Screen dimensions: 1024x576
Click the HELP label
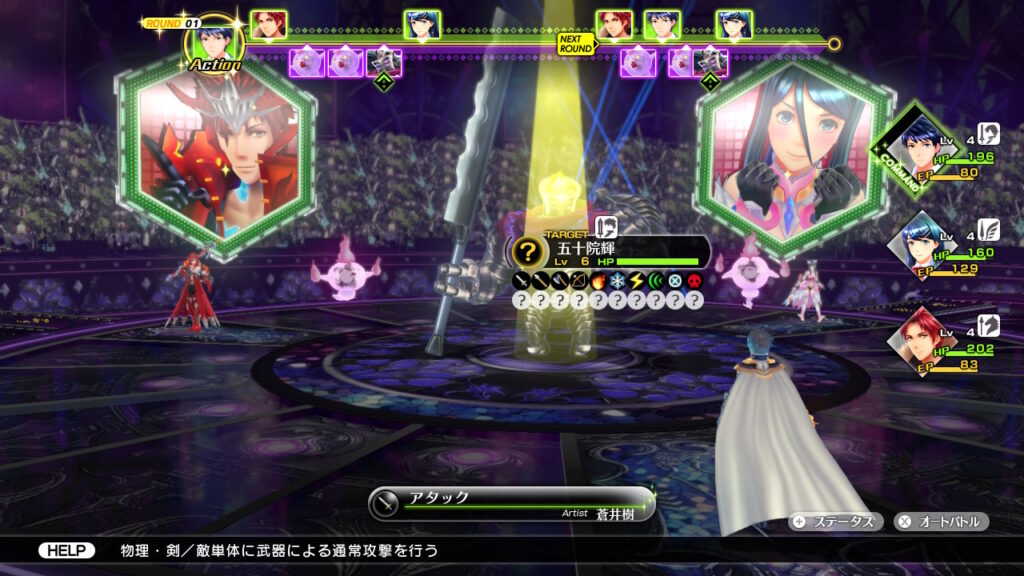(67, 550)
